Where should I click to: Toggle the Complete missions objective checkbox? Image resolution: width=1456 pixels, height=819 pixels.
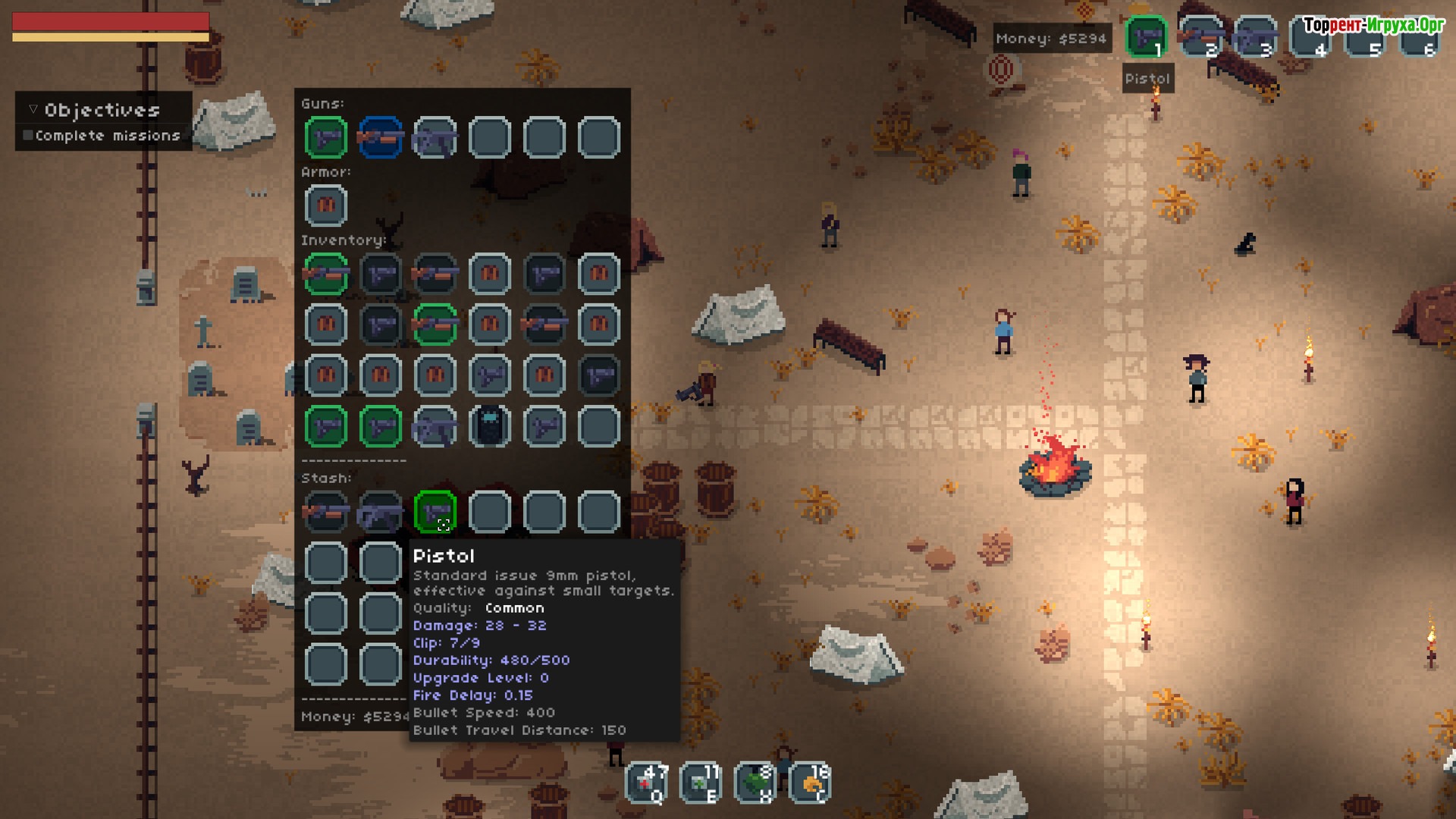tap(28, 136)
